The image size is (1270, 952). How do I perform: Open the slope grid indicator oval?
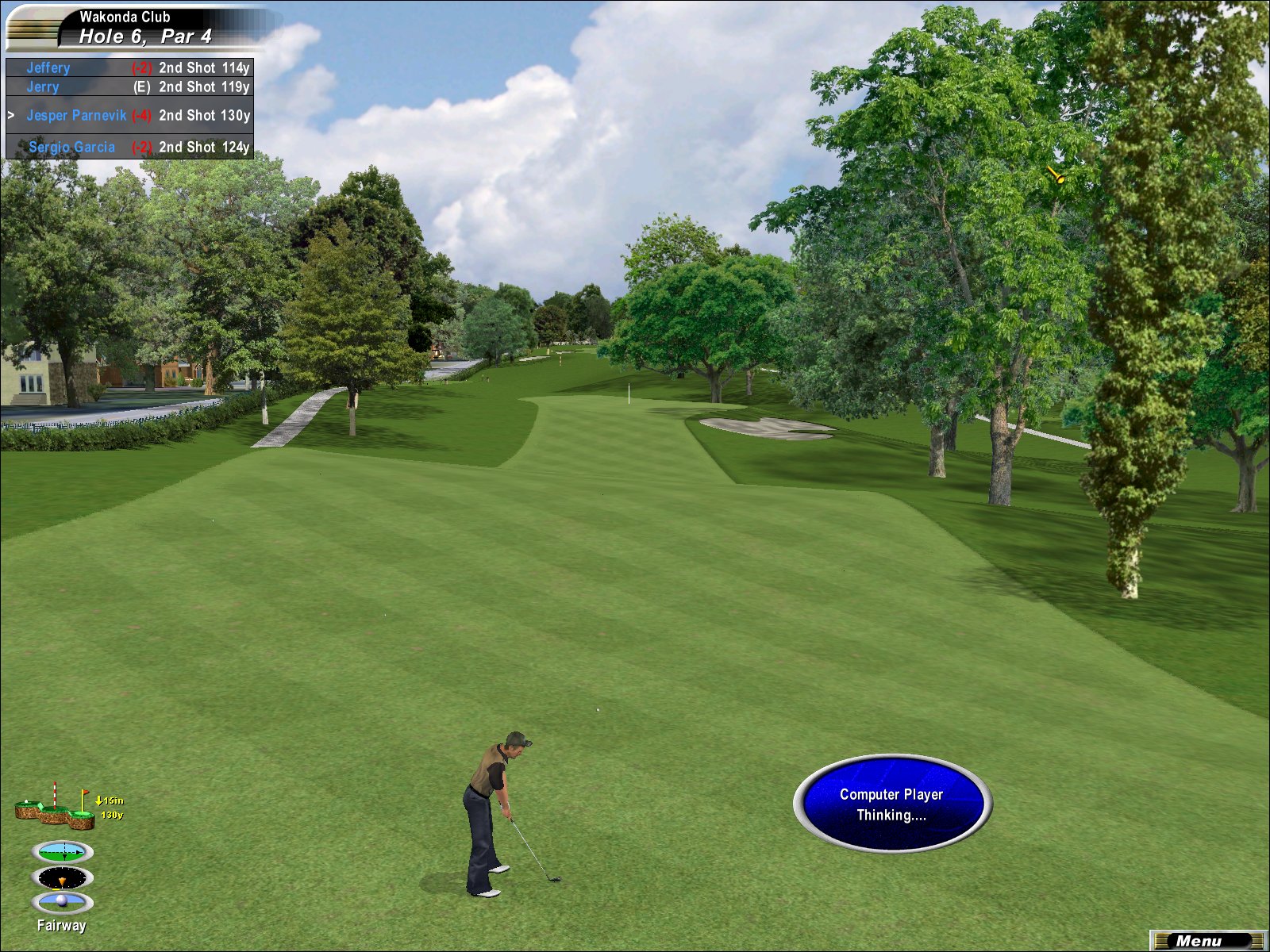point(63,853)
